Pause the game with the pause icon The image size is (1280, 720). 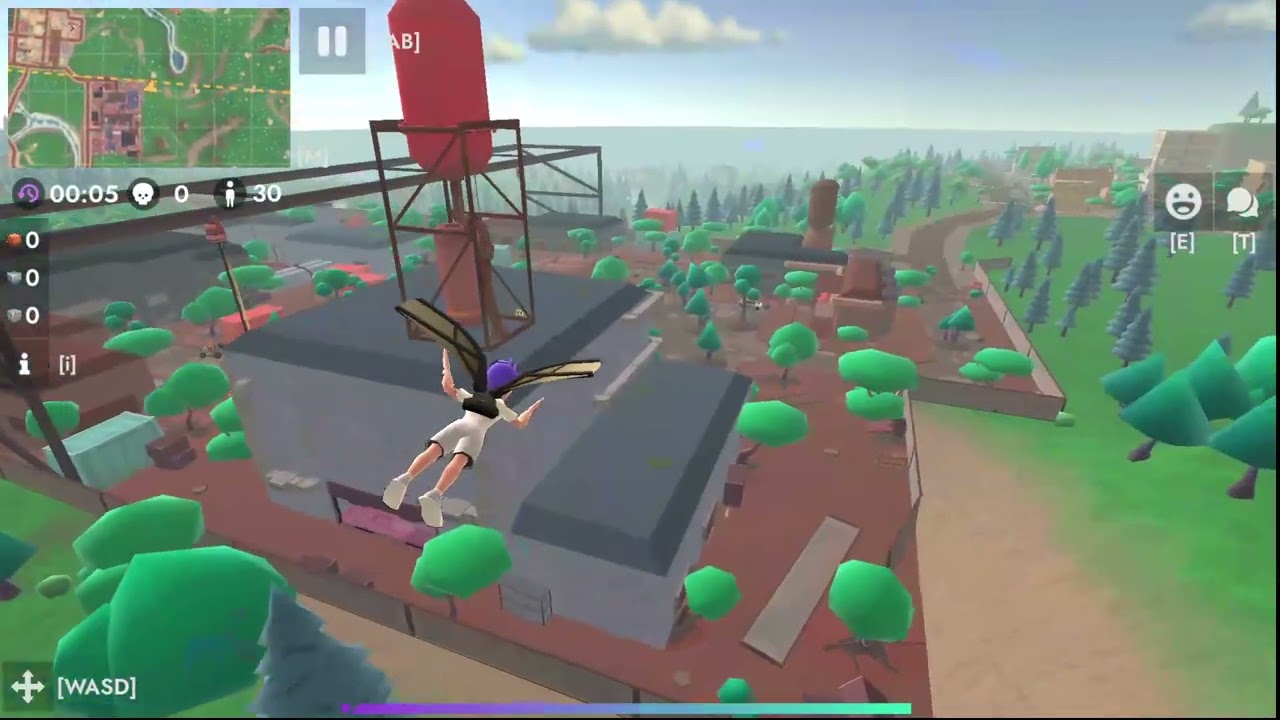coord(331,42)
